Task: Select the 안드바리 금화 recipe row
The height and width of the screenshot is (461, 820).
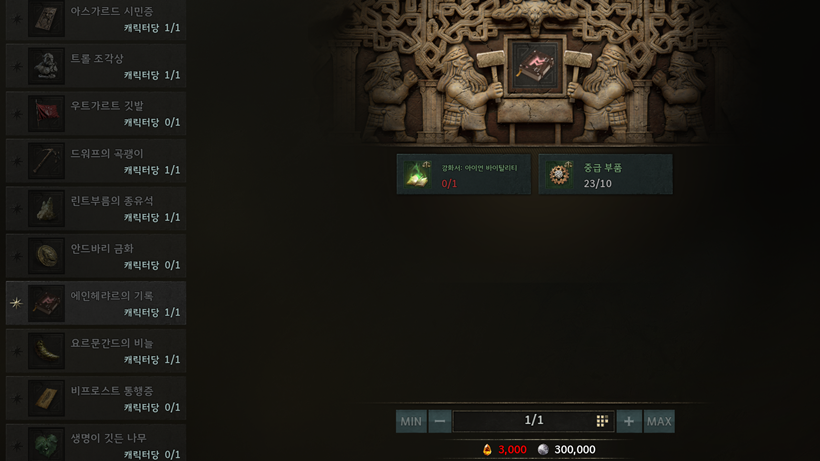Action: coord(96,256)
